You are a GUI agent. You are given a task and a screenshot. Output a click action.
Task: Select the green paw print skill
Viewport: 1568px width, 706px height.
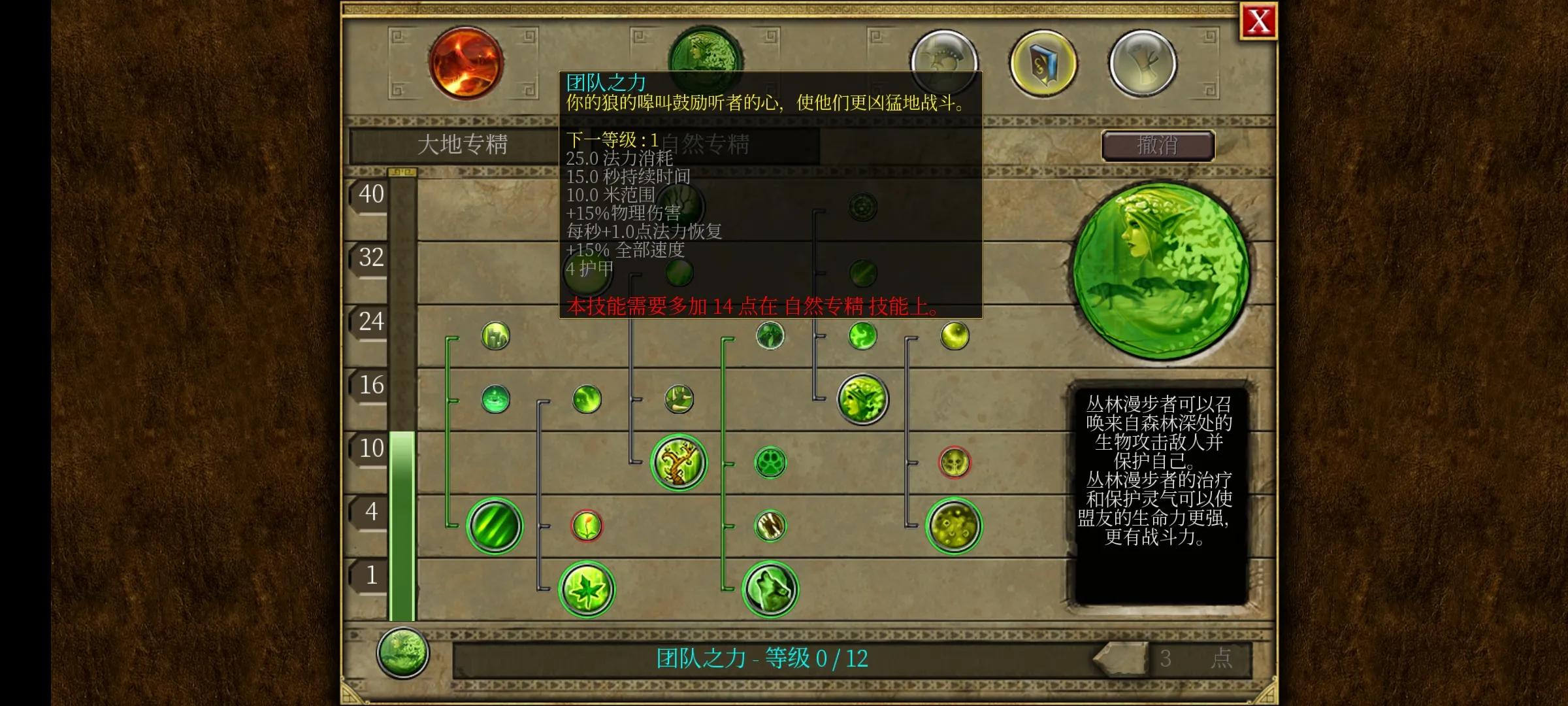tap(770, 462)
